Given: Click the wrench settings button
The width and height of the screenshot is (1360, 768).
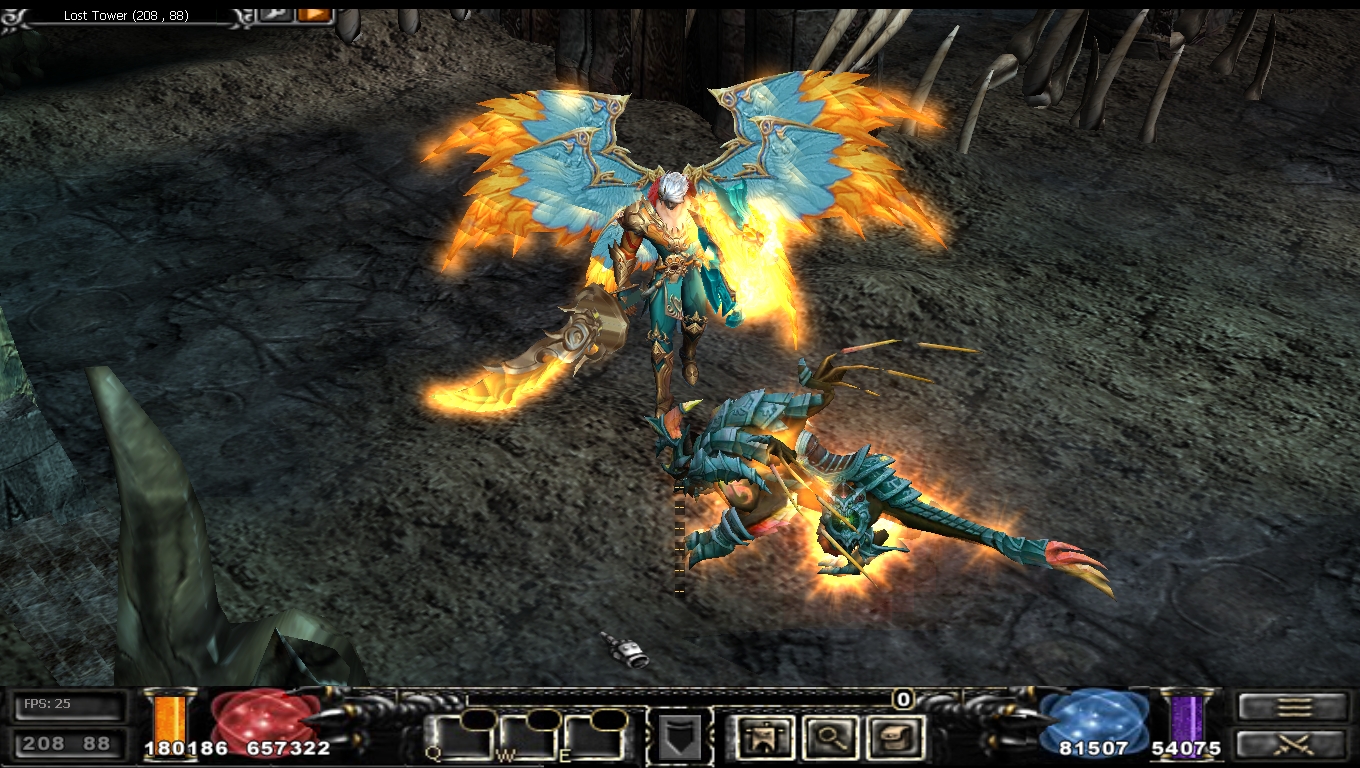Looking at the screenshot, I should click(275, 14).
